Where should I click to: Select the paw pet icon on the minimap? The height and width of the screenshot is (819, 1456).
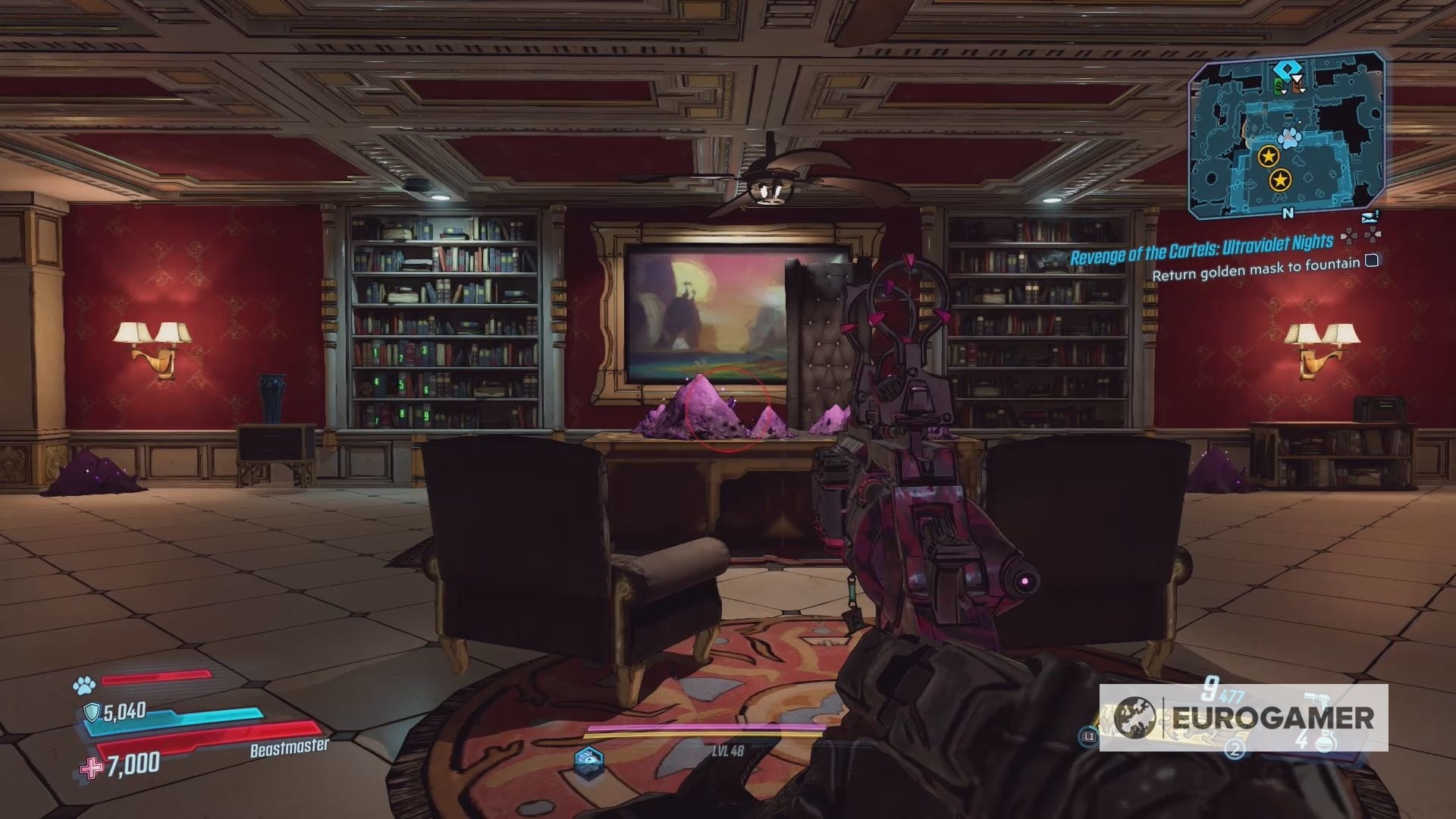tap(1289, 136)
